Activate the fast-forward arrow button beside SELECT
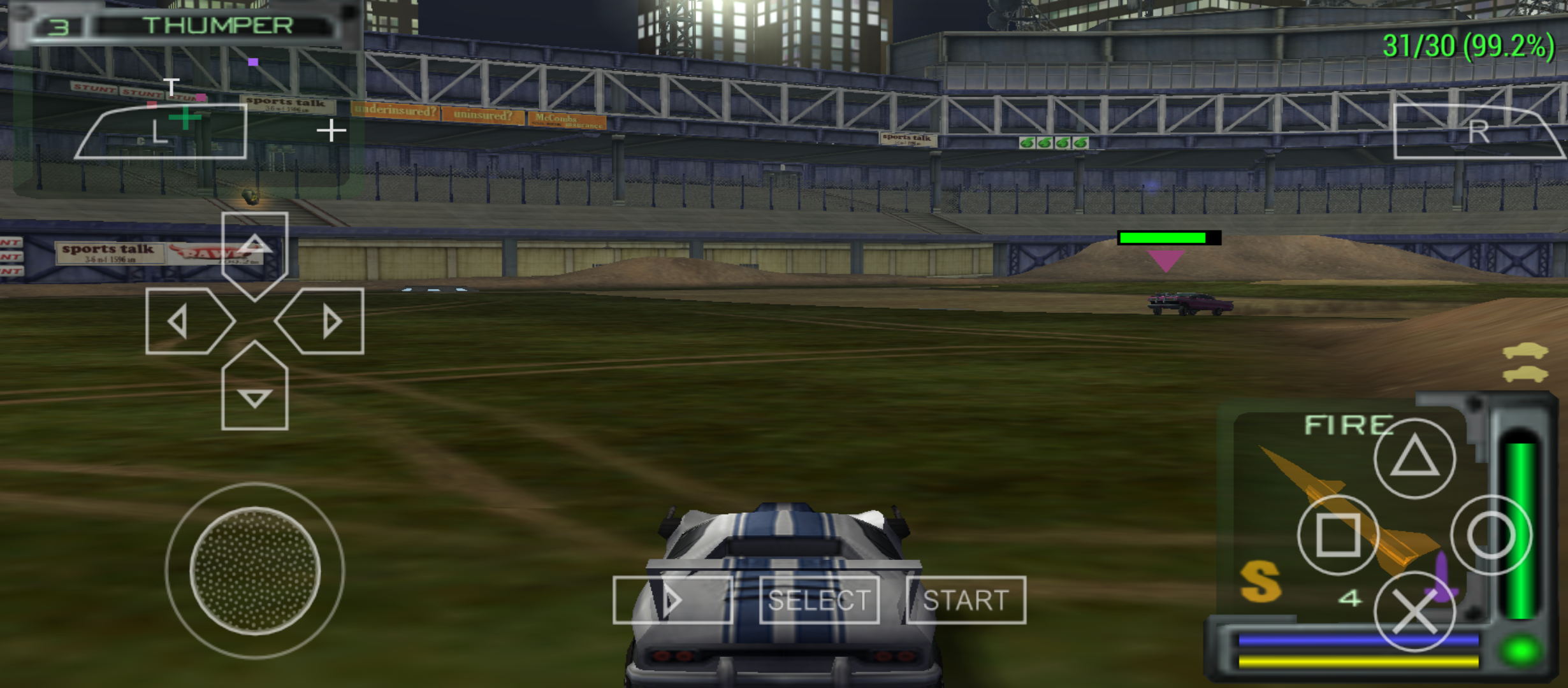Screen dimensions: 1568x688 pos(672,600)
